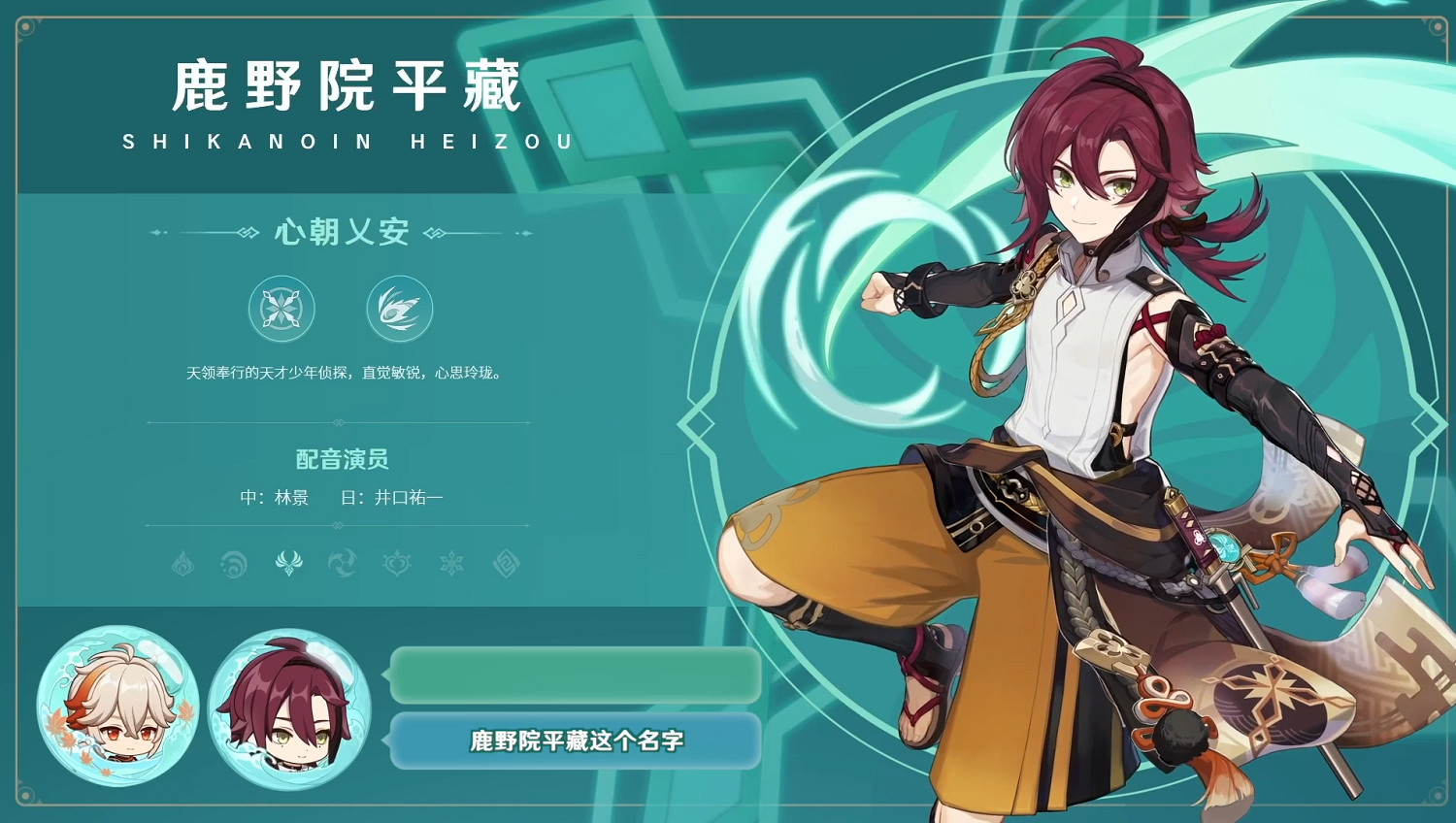Click the Anemo Vision circle badge
1456x823 pixels.
click(x=400, y=311)
